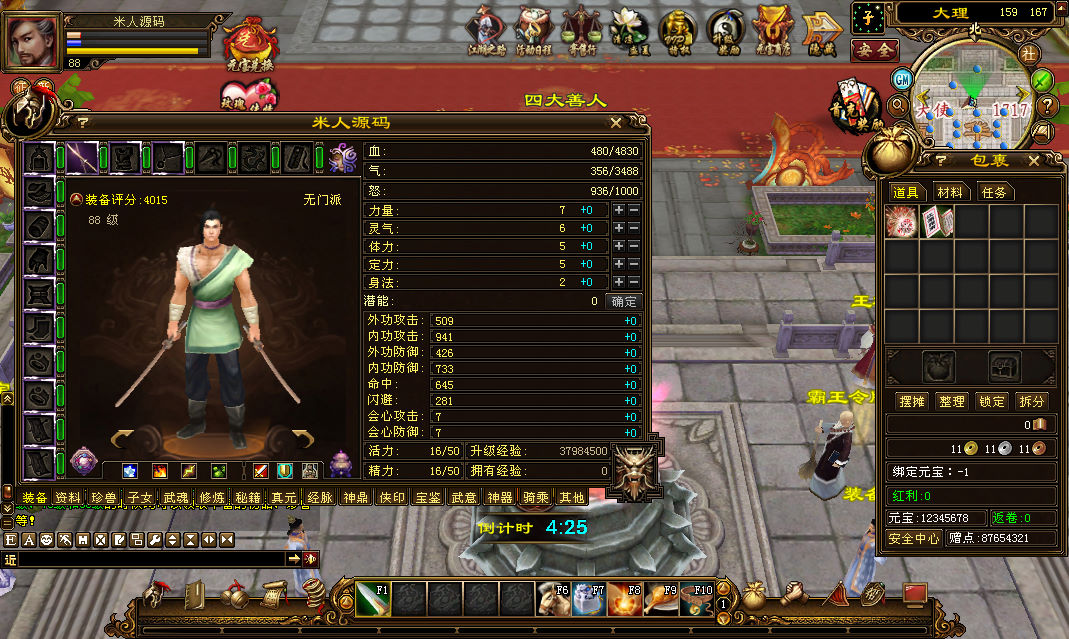Click the GM button beside the minimap

point(902,78)
